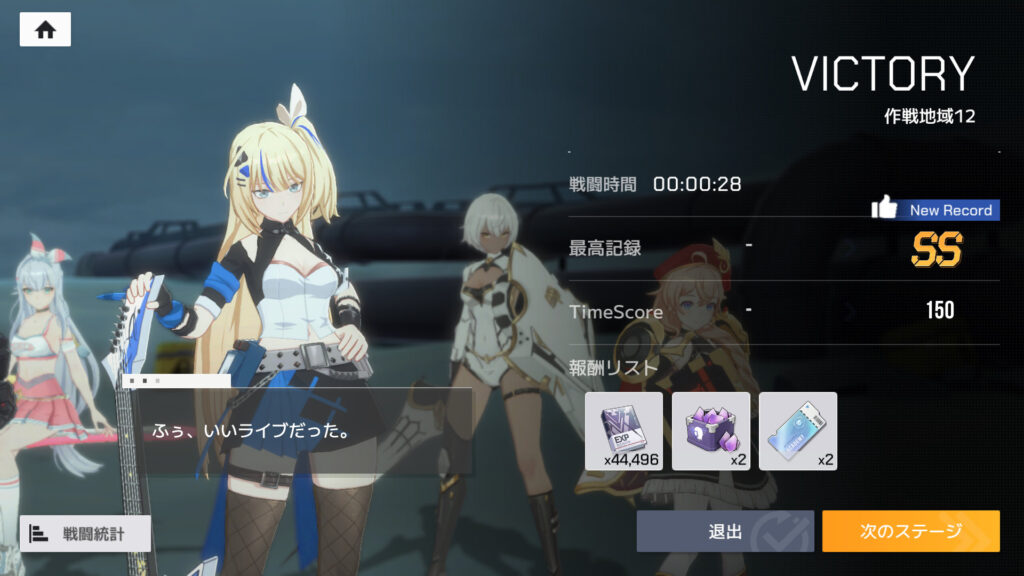
Task: Proceed to 次のステージ
Action: point(910,531)
